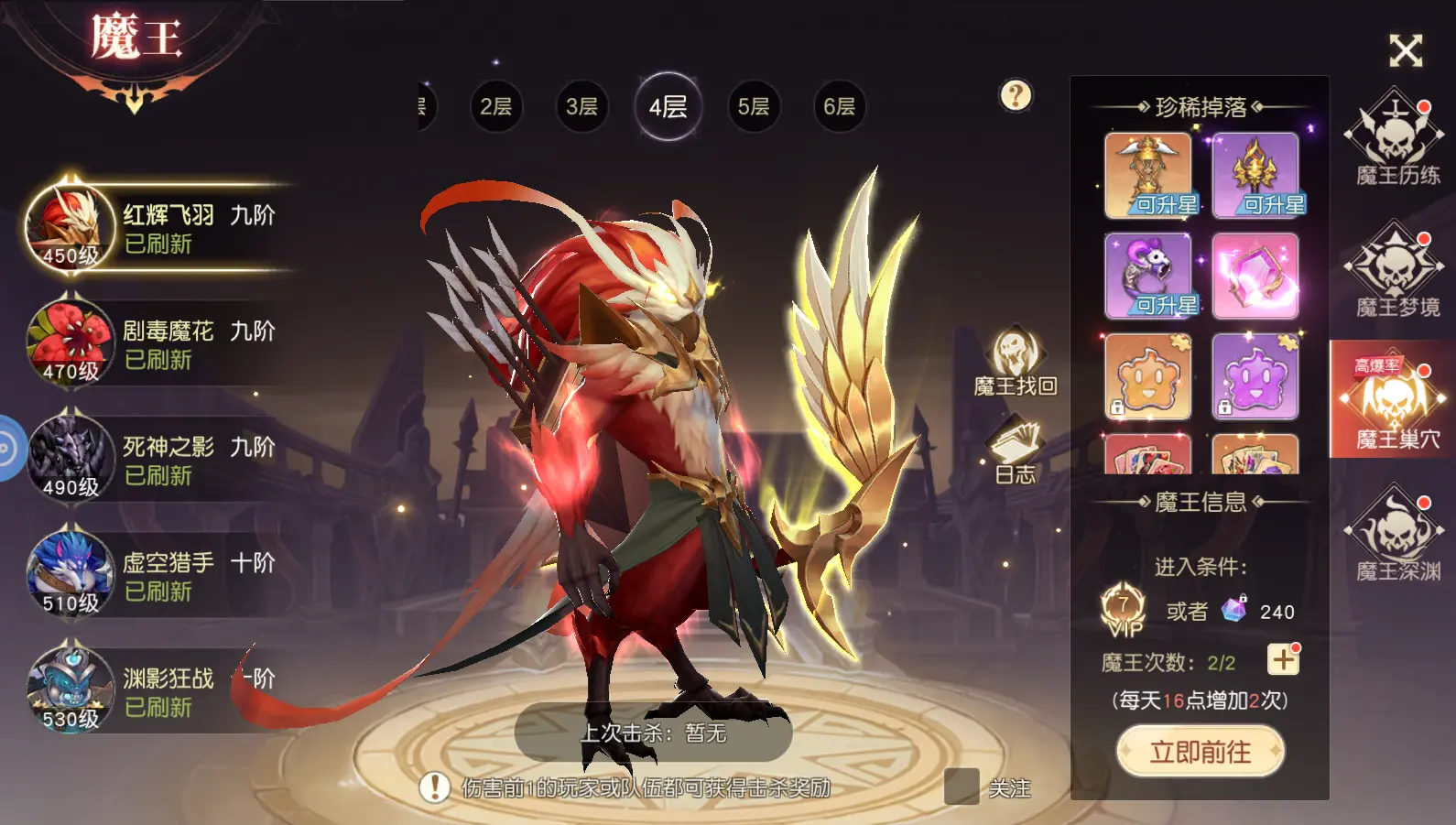This screenshot has height=825, width=1456.
Task: Open the question mark help button
Action: pos(1016,95)
